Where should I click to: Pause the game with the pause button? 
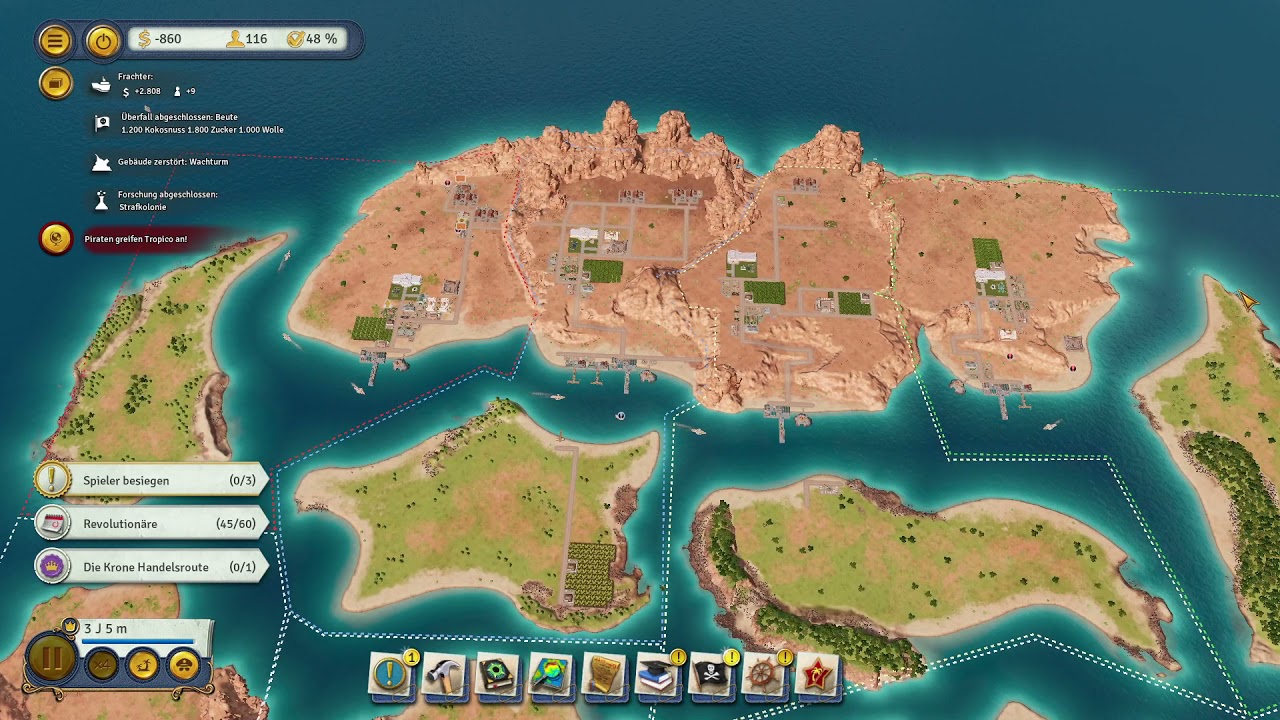[52, 660]
